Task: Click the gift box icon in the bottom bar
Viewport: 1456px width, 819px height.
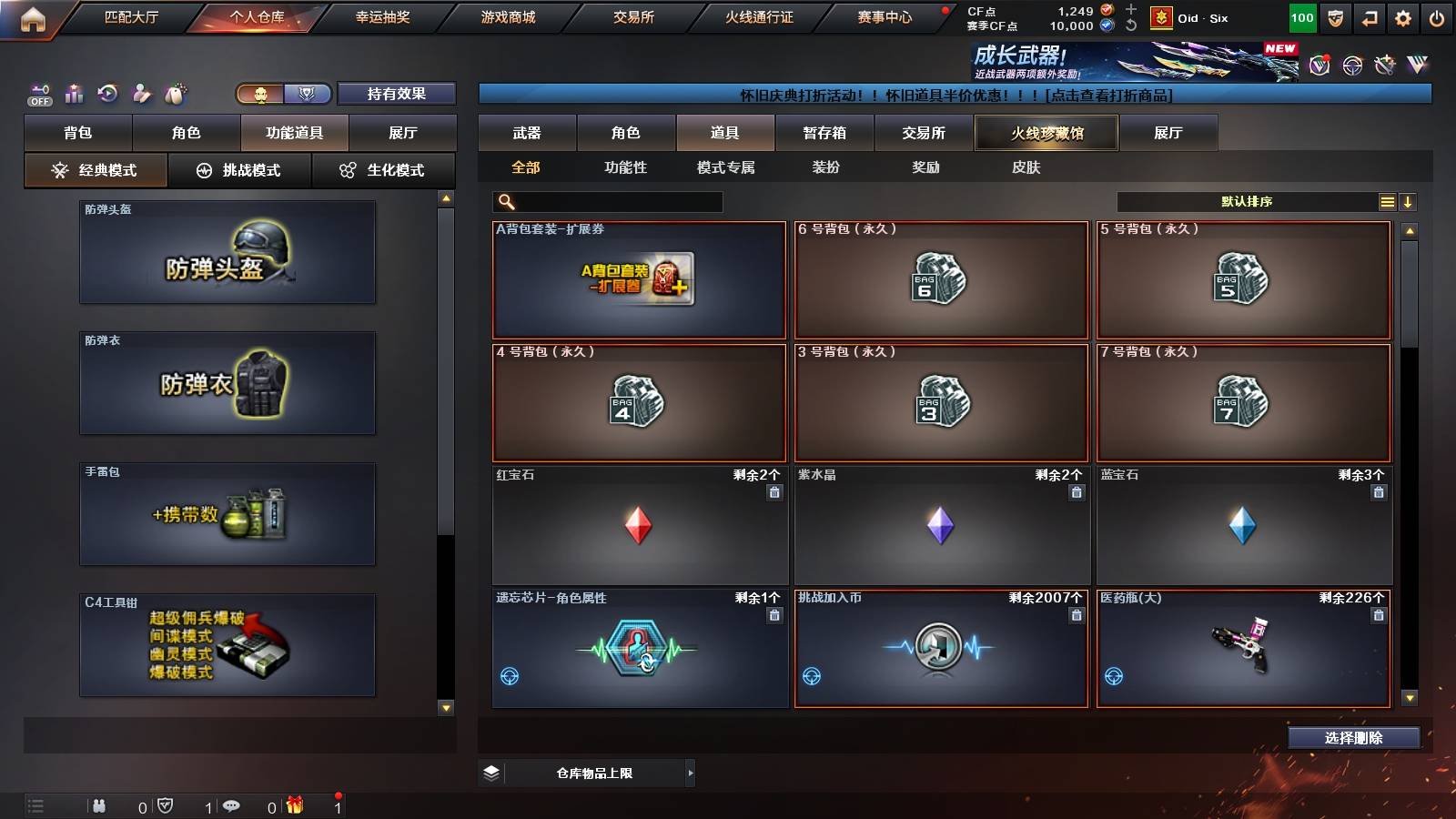Action: pos(295,804)
